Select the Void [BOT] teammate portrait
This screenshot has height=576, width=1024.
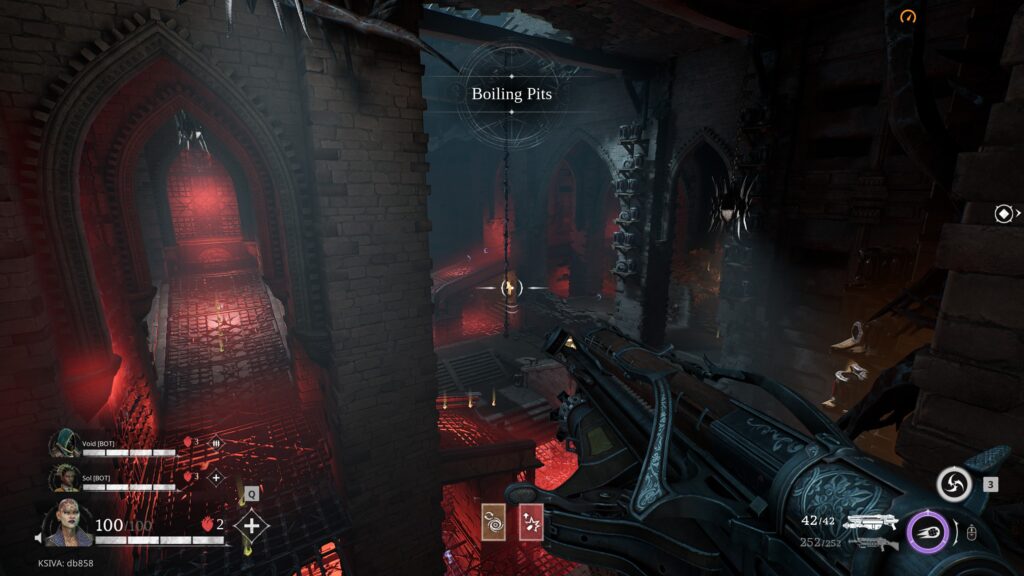coord(65,443)
